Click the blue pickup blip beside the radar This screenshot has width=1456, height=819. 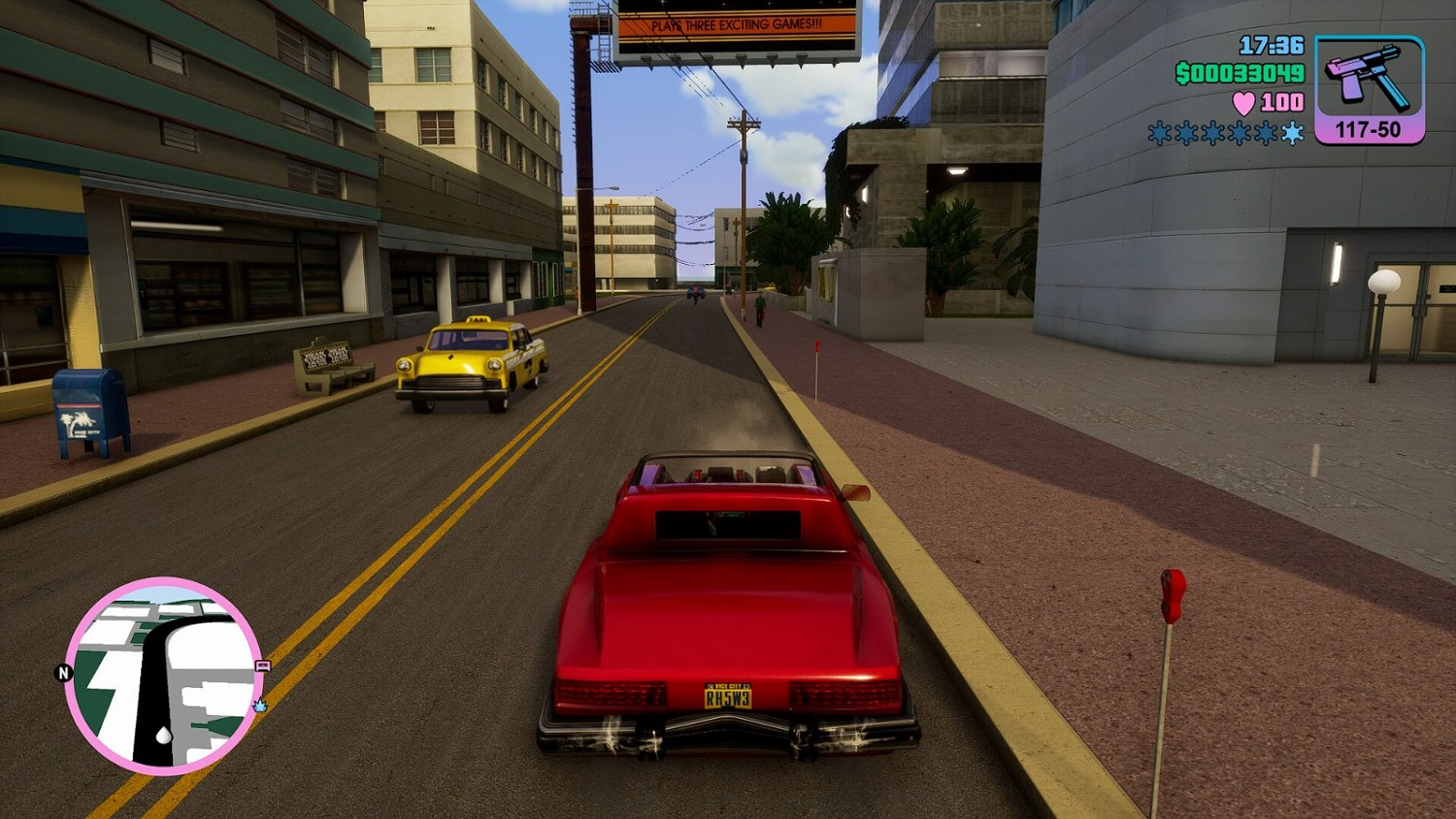pyautogui.click(x=259, y=705)
